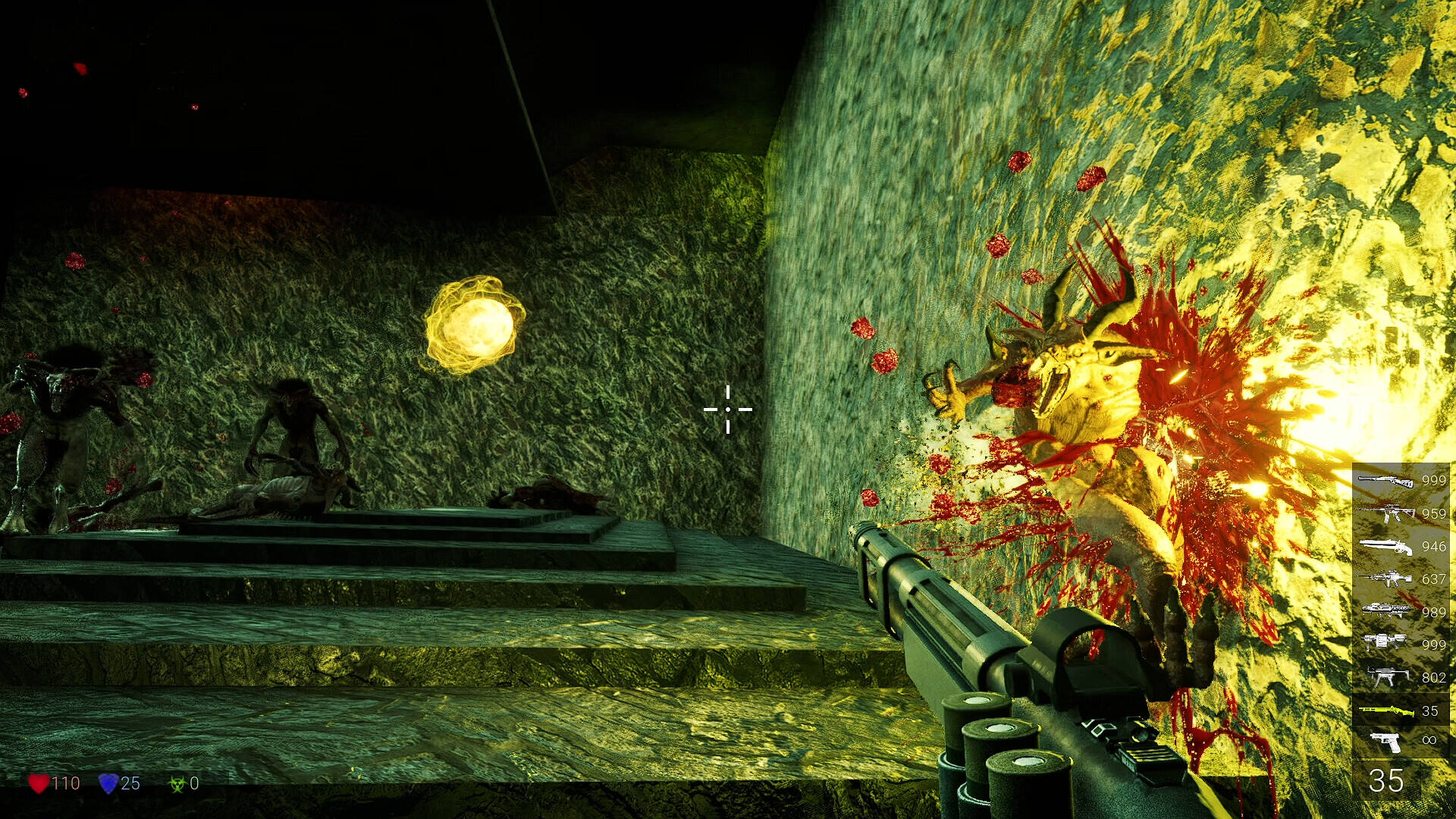Image resolution: width=1456 pixels, height=819 pixels.
Task: Equip the top long rifle with 999 ammo
Action: [1386, 480]
